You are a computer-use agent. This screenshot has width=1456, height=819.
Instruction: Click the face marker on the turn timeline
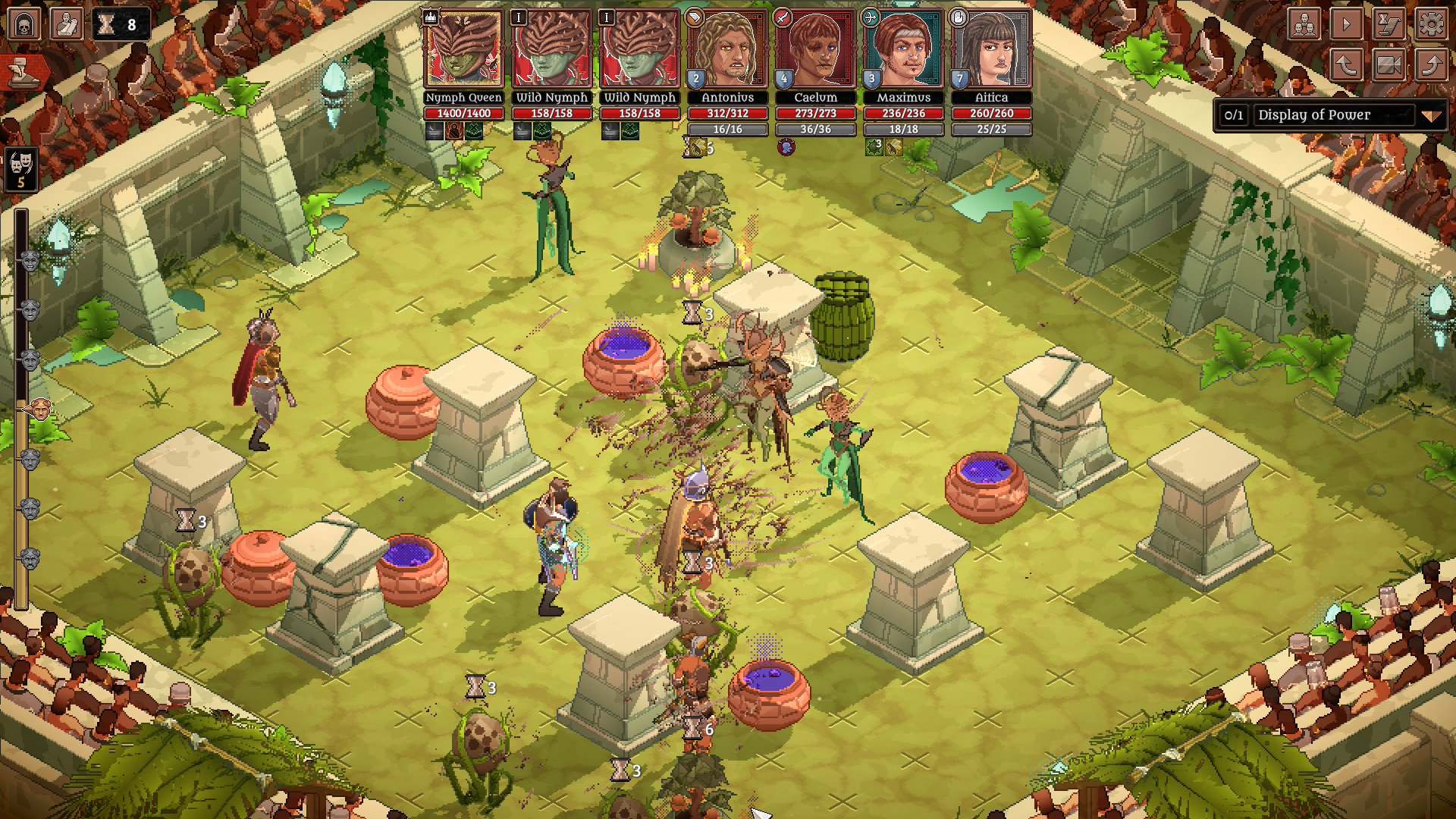click(x=39, y=410)
